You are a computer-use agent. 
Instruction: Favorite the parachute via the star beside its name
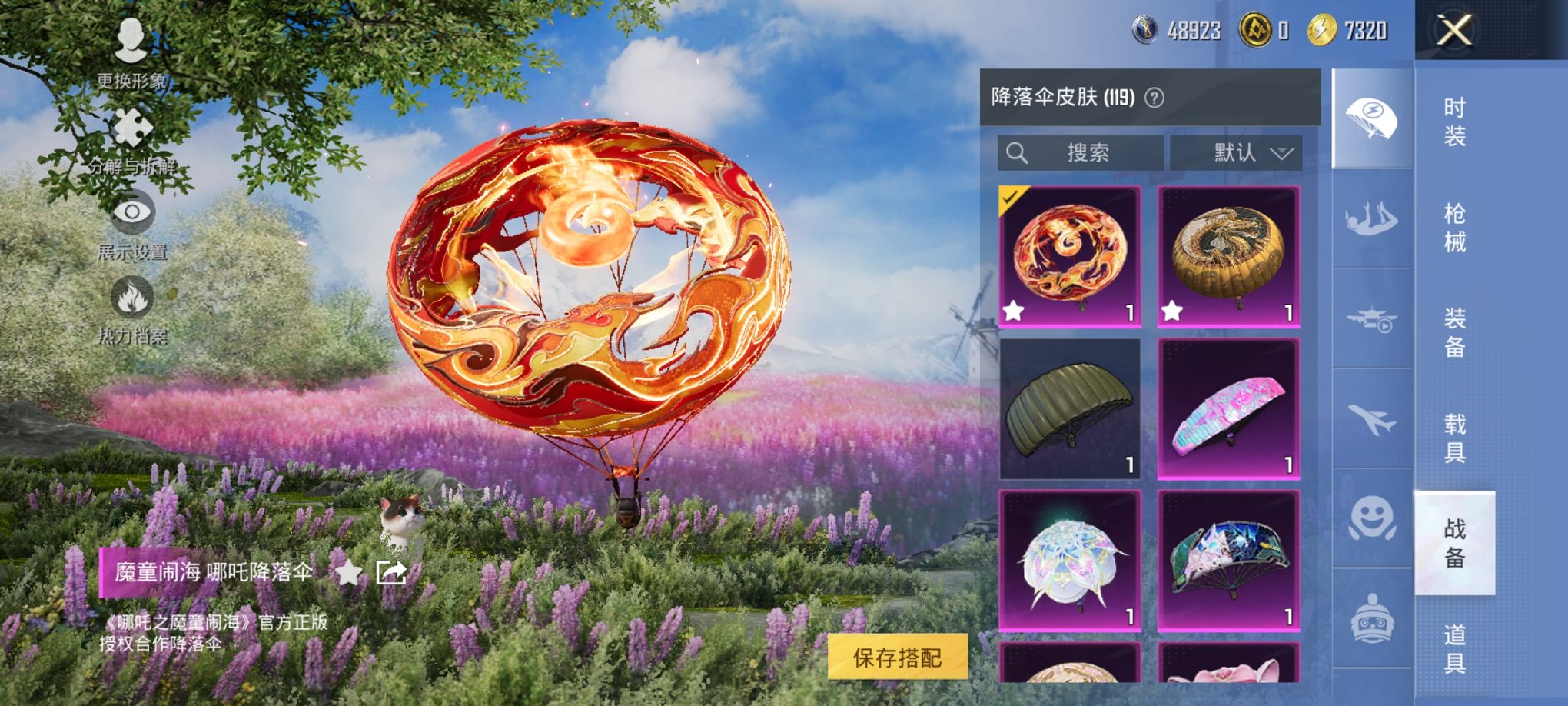[350, 573]
